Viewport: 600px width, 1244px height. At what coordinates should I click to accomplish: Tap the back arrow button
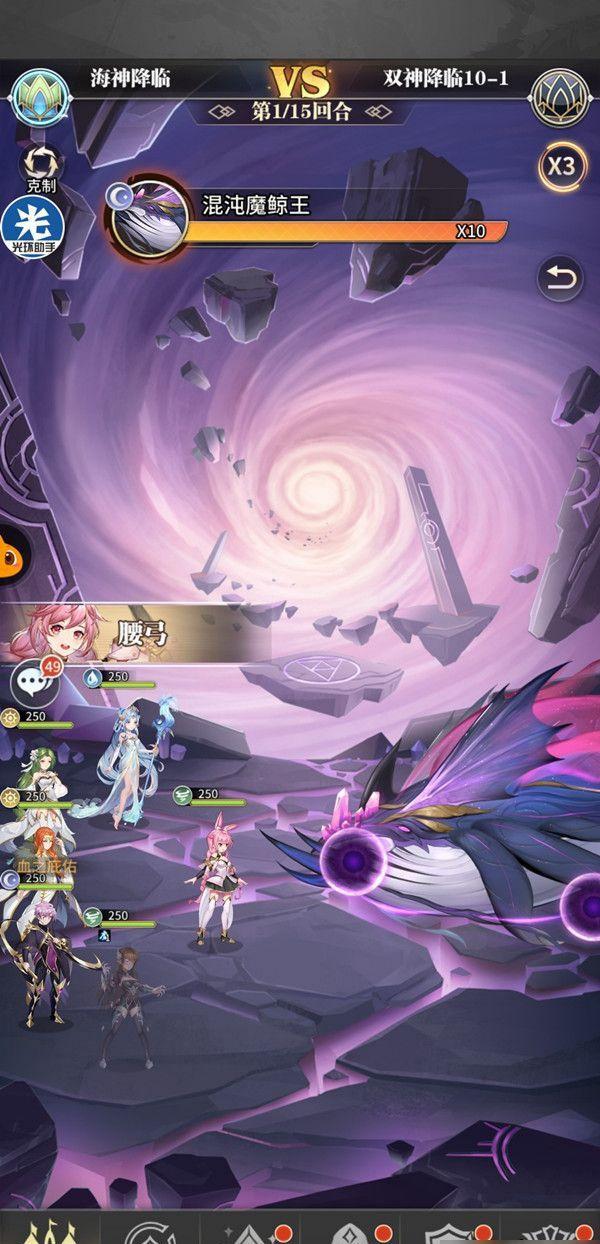560,280
